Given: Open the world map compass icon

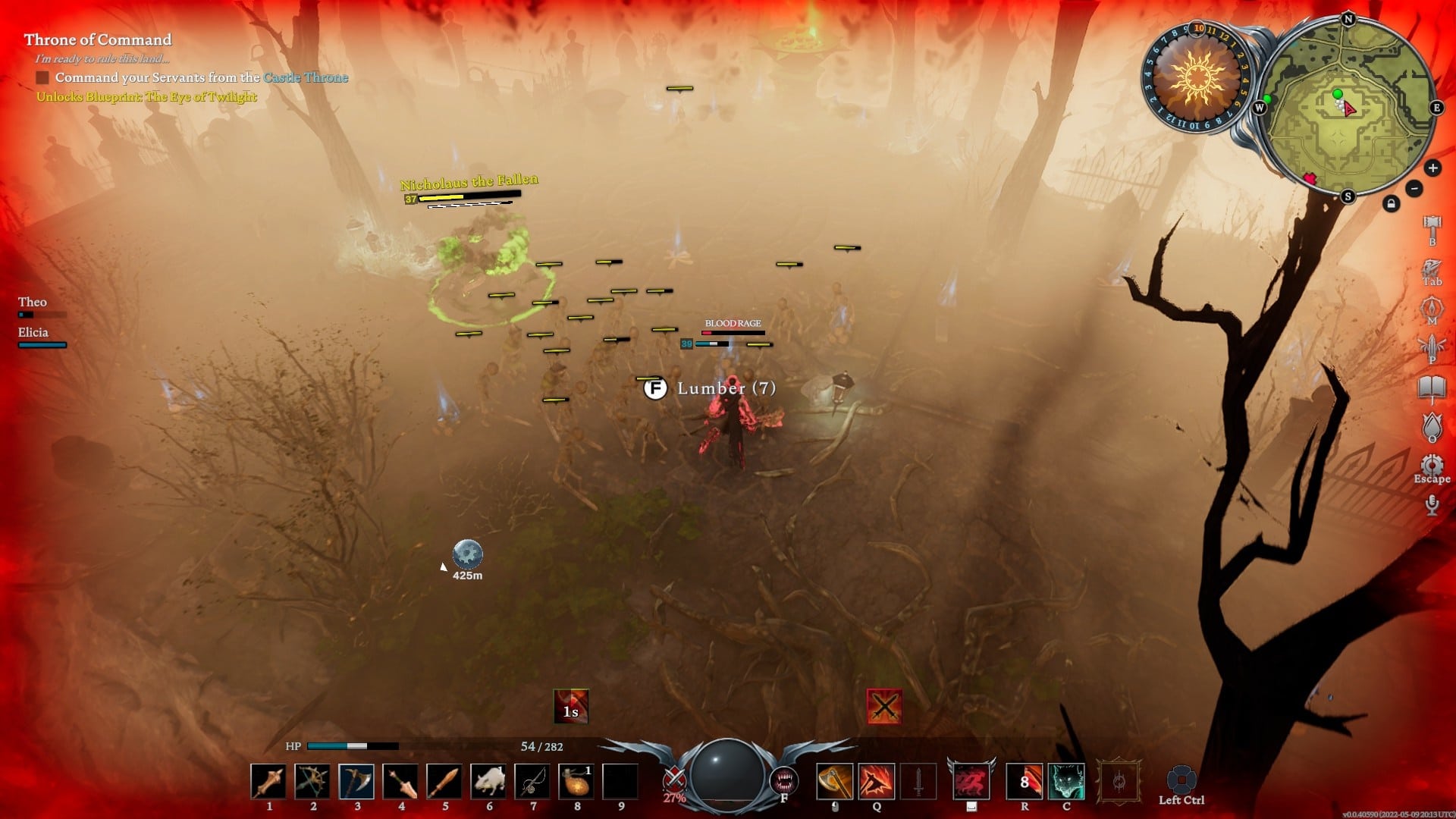Looking at the screenshot, I should [1432, 308].
